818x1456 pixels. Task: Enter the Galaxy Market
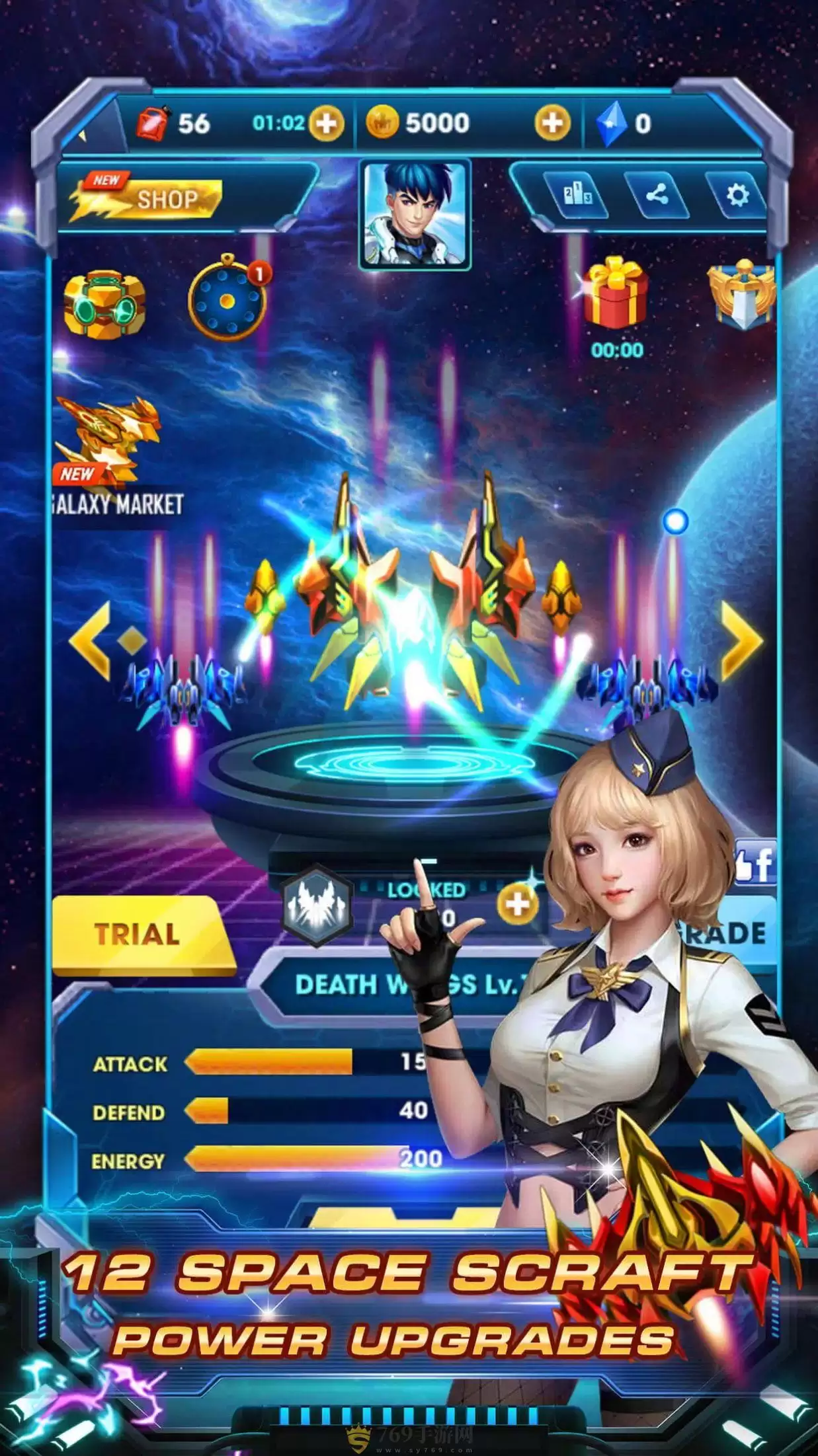coord(112,456)
